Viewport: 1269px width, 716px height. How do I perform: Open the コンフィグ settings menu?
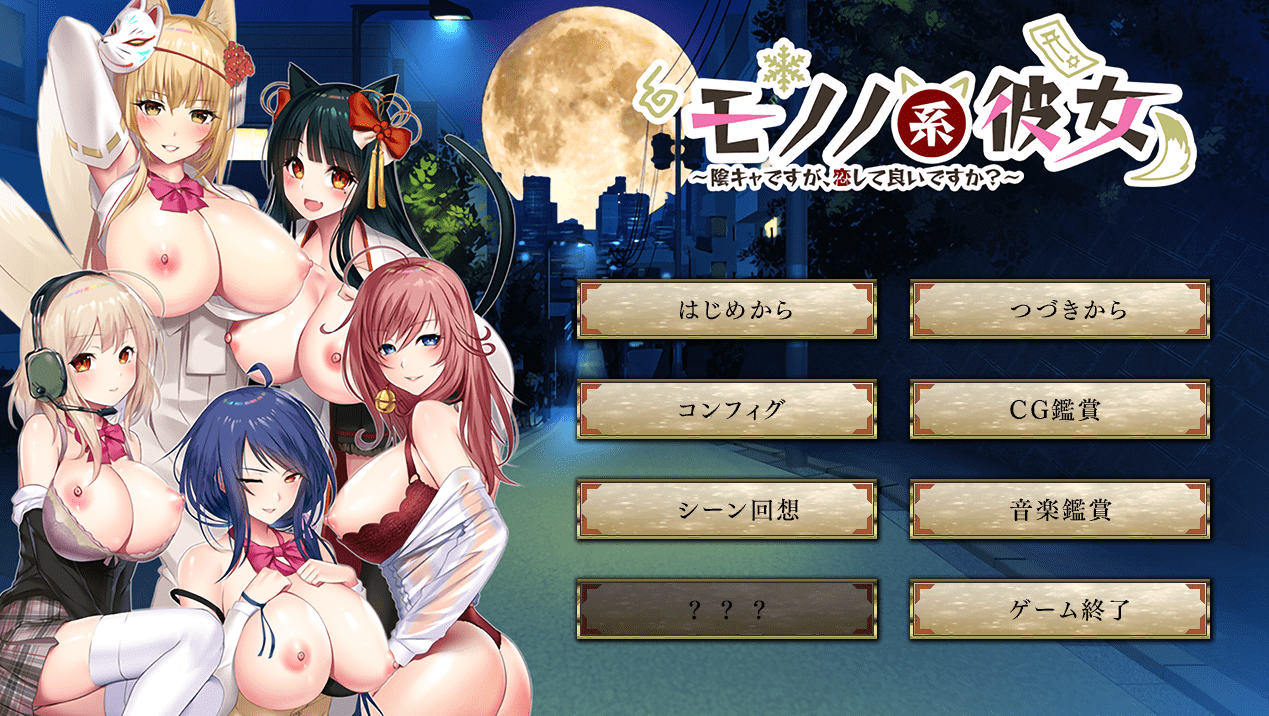click(727, 410)
